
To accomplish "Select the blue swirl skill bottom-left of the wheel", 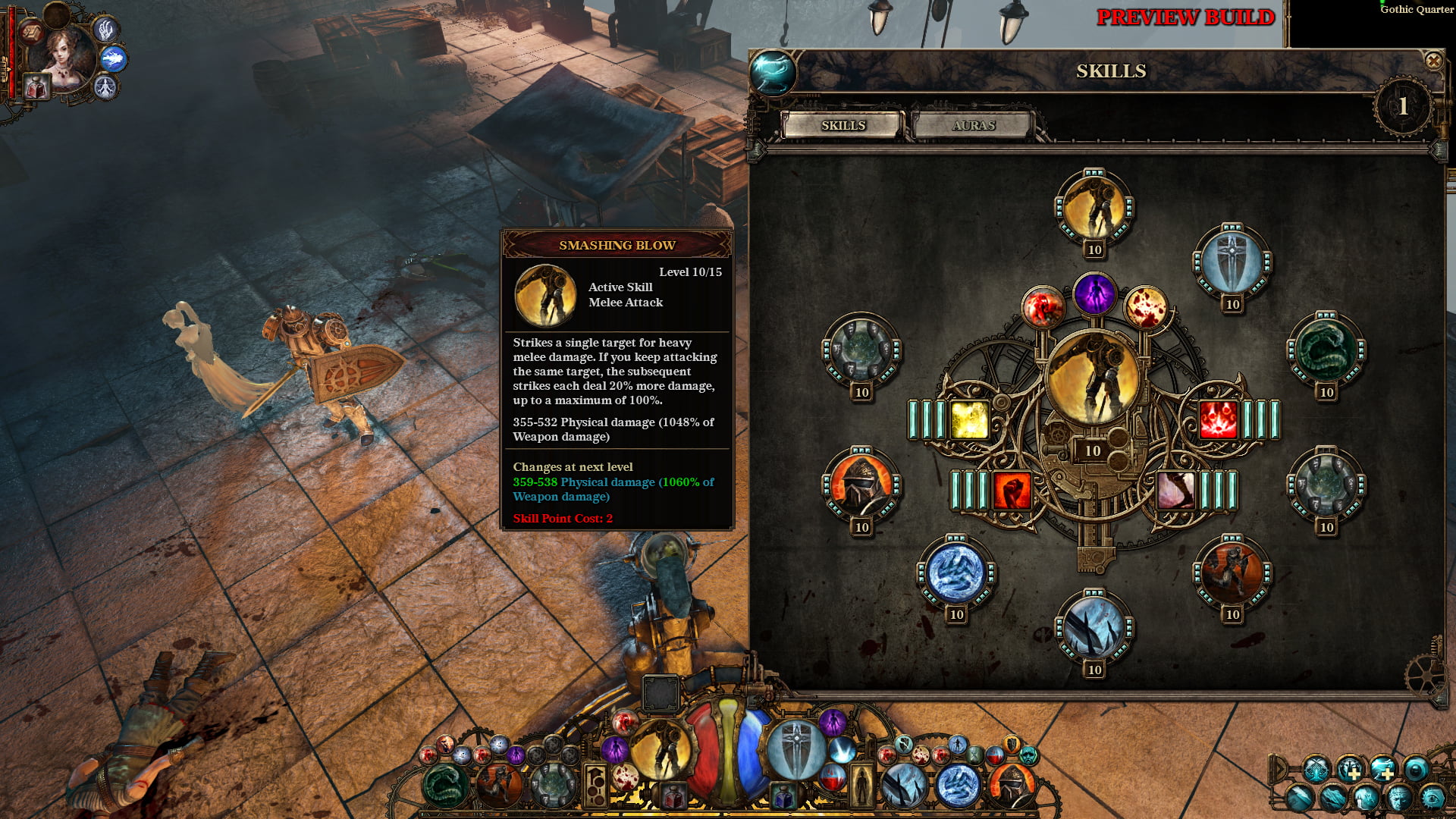I will pos(955,574).
